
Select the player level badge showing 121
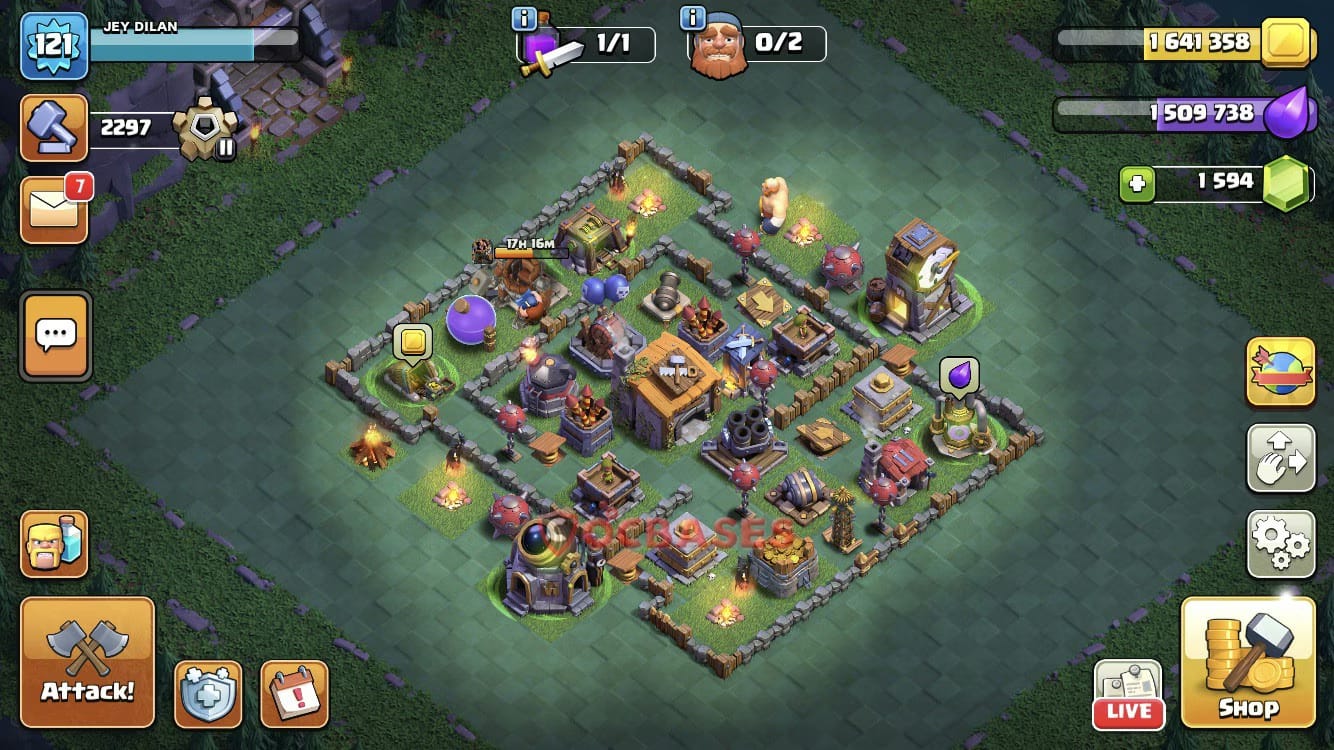tap(55, 44)
